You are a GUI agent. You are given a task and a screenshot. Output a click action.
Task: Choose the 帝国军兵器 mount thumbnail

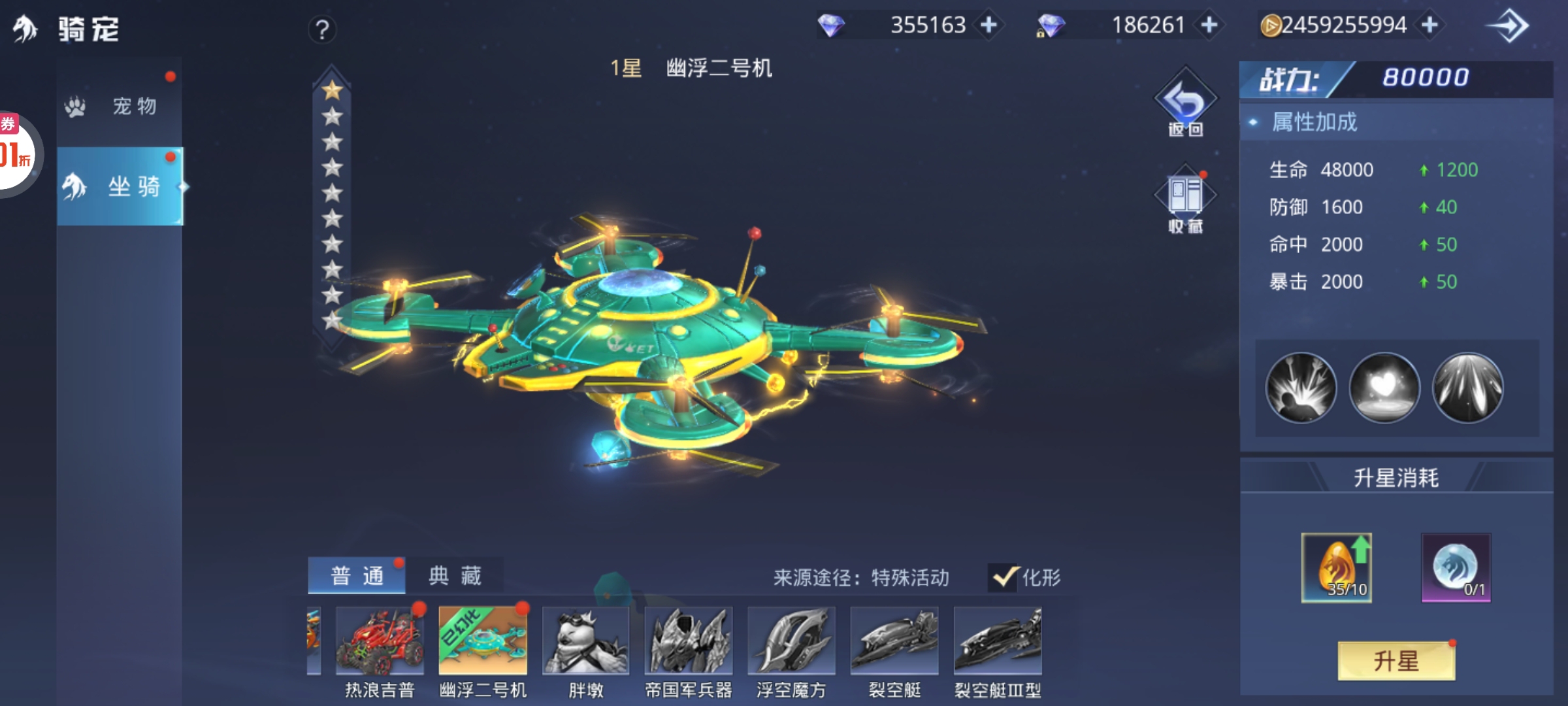[689, 641]
